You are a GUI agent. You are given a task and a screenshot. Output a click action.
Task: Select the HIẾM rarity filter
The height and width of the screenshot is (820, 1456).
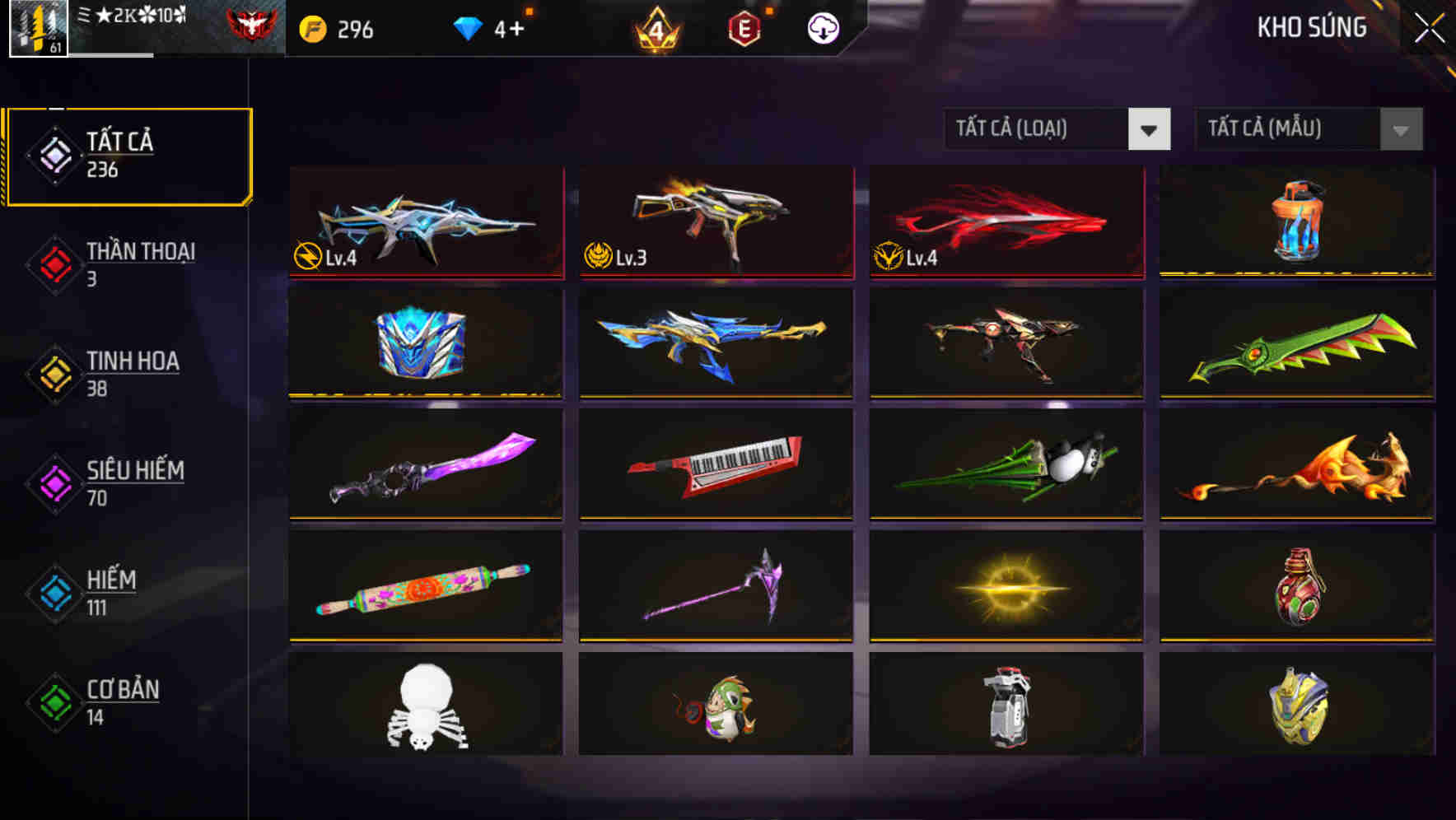[112, 591]
